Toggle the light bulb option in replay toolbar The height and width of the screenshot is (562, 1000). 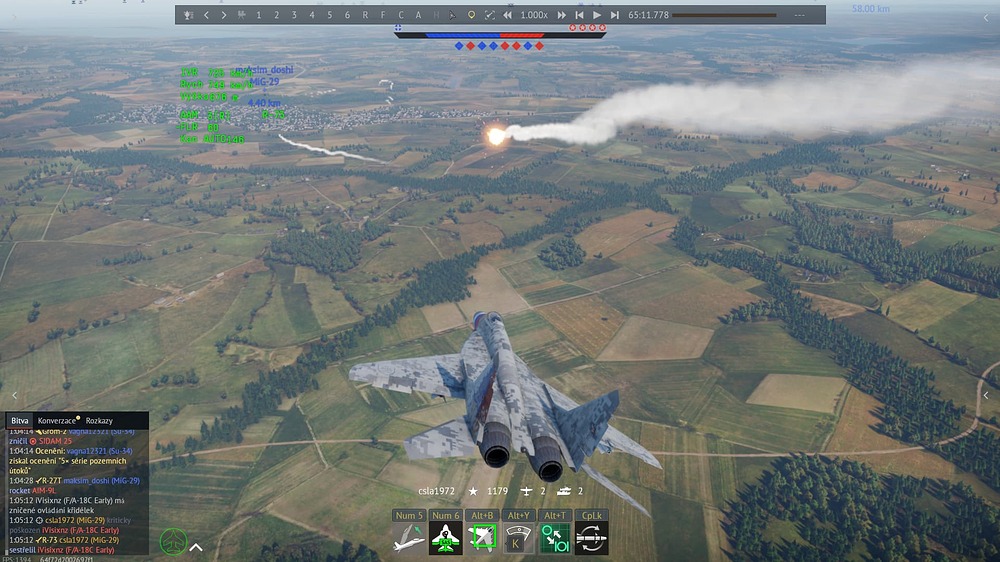click(x=472, y=15)
